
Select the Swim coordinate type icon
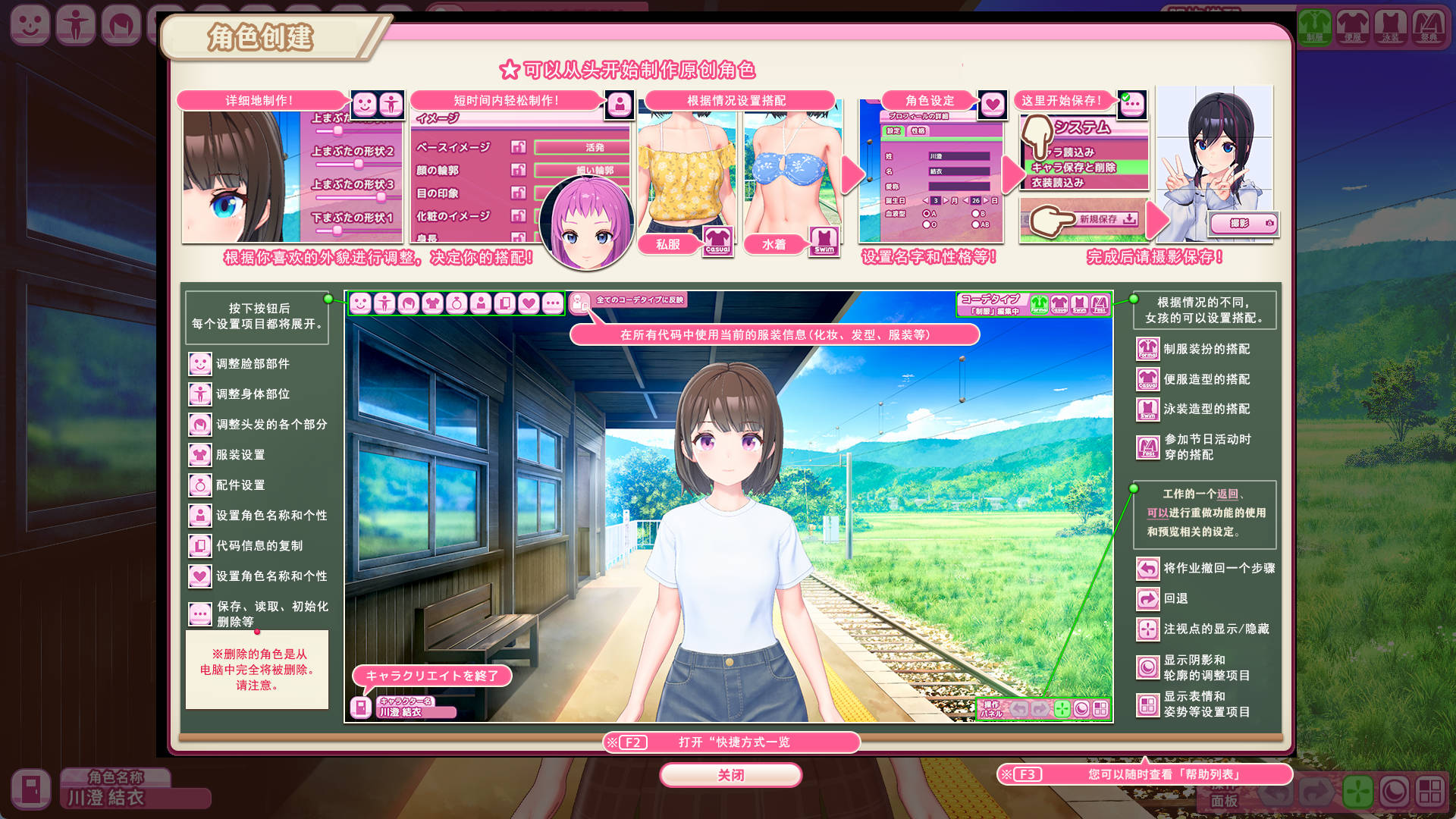tap(1079, 306)
